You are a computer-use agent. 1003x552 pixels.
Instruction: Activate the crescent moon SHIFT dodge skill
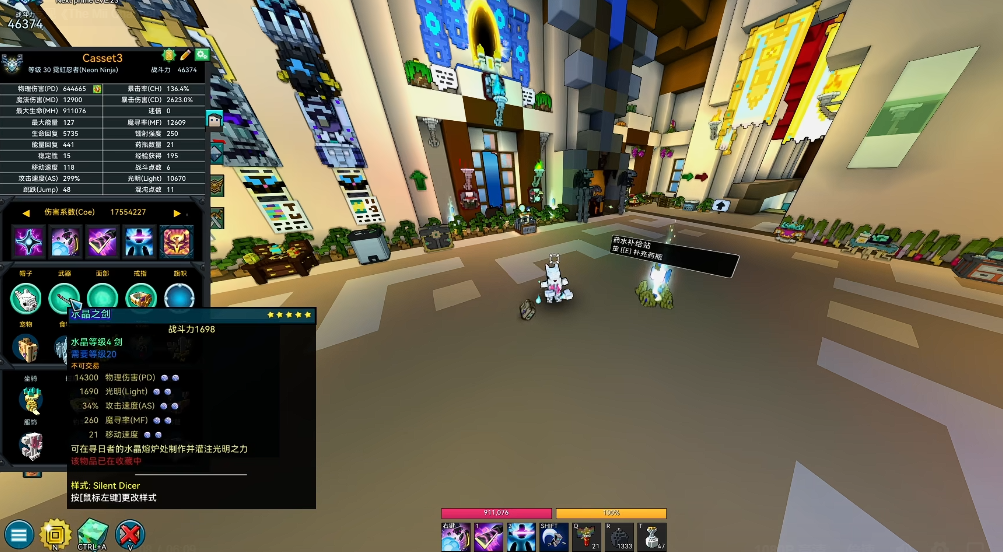coord(554,537)
